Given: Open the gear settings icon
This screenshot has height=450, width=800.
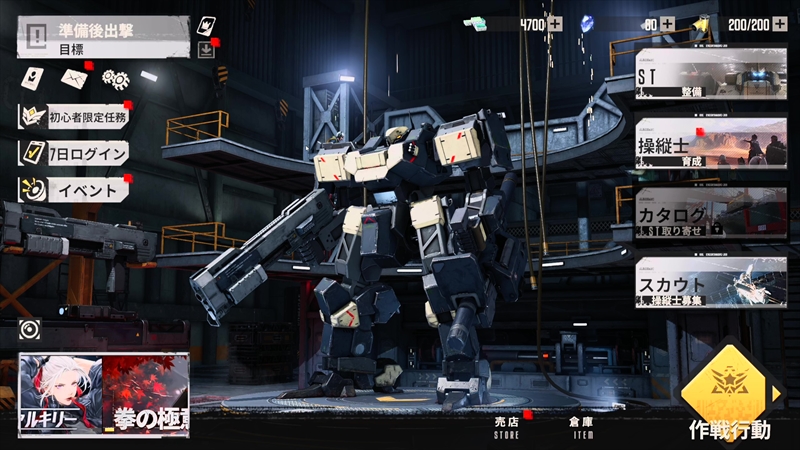Looking at the screenshot, I should coord(116,78).
